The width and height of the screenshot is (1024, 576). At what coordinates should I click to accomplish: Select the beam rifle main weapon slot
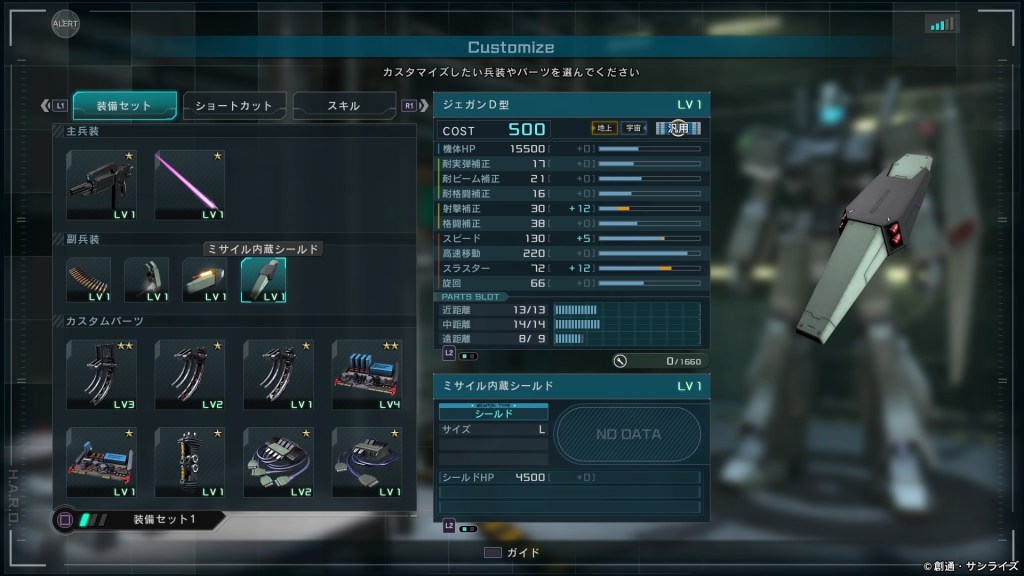click(101, 185)
